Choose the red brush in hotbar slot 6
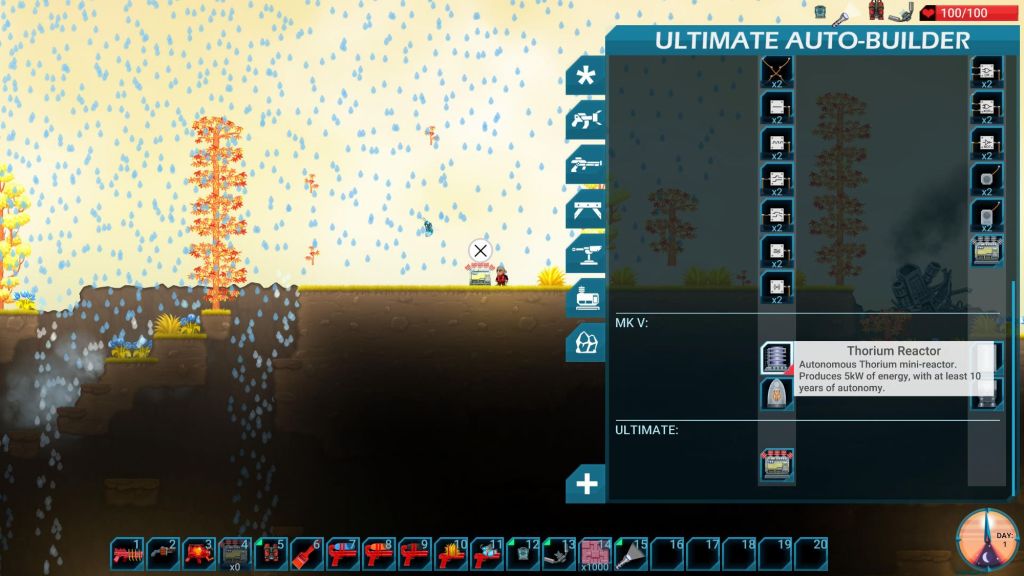1024x576 pixels. [x=307, y=554]
